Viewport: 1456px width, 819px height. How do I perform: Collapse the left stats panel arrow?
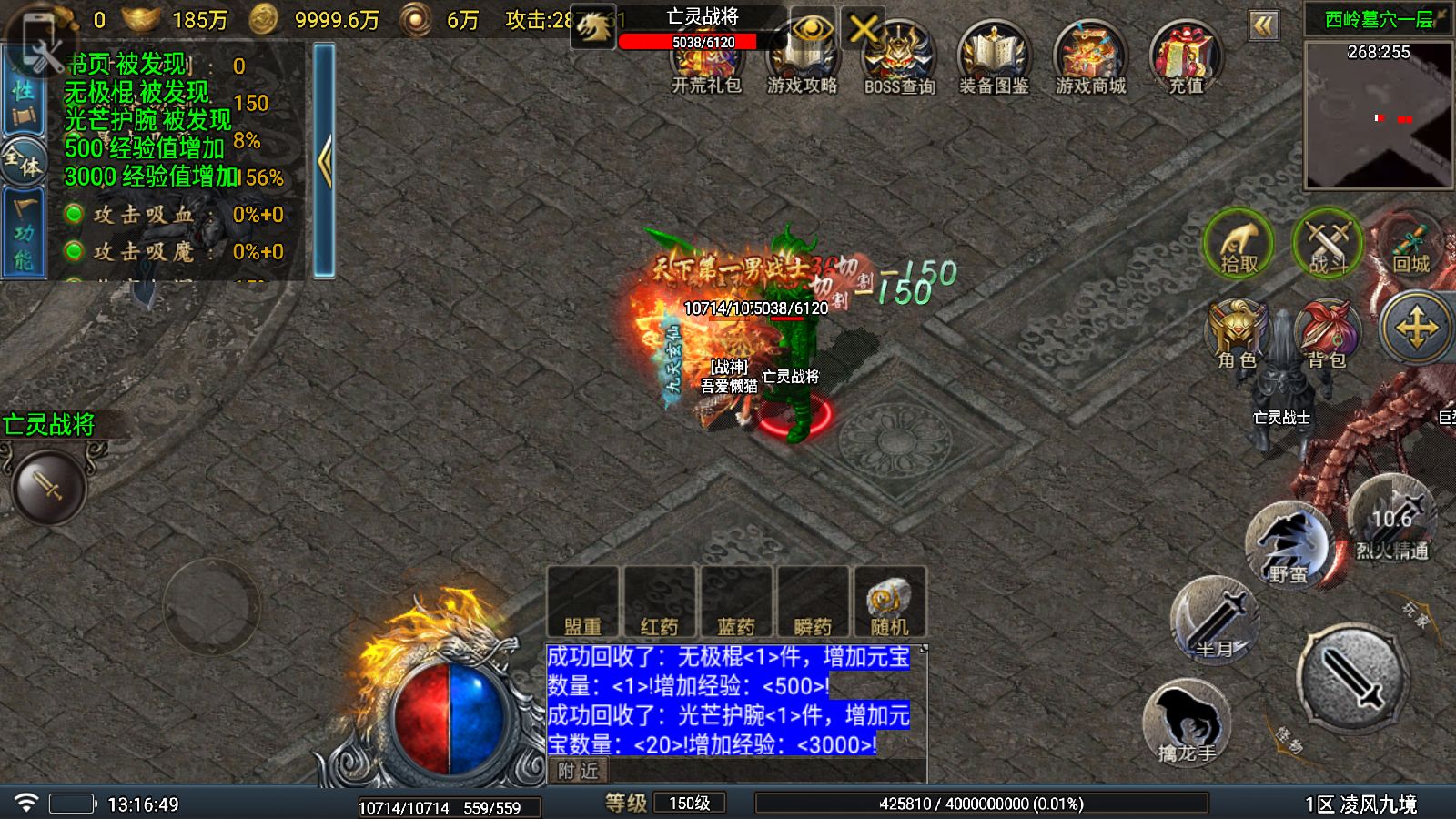point(323,159)
